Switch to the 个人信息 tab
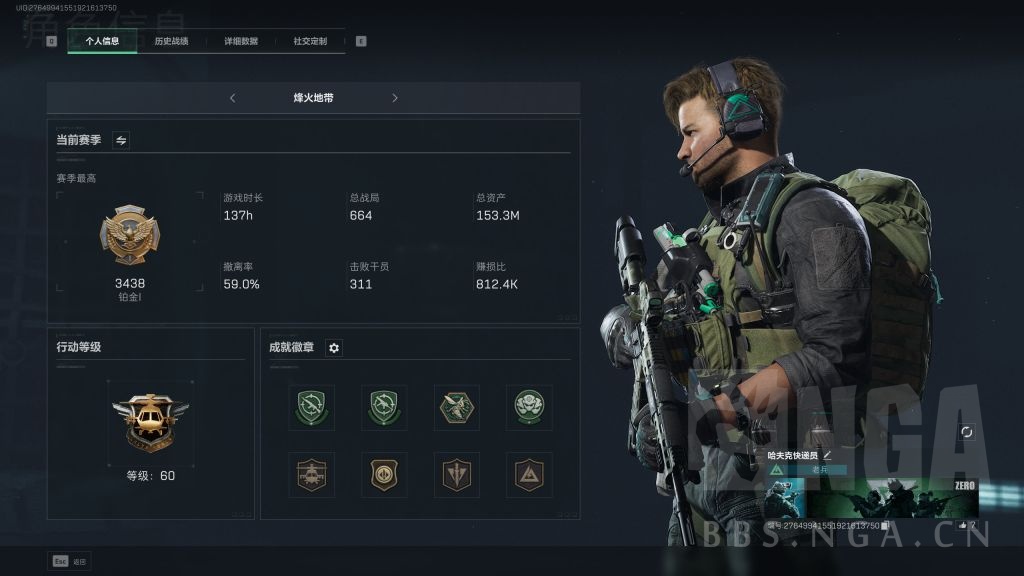 pos(102,41)
